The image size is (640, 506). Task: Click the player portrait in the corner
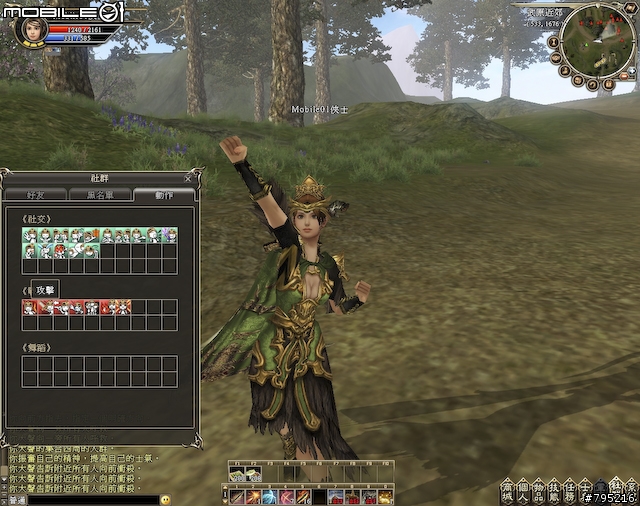[31, 26]
